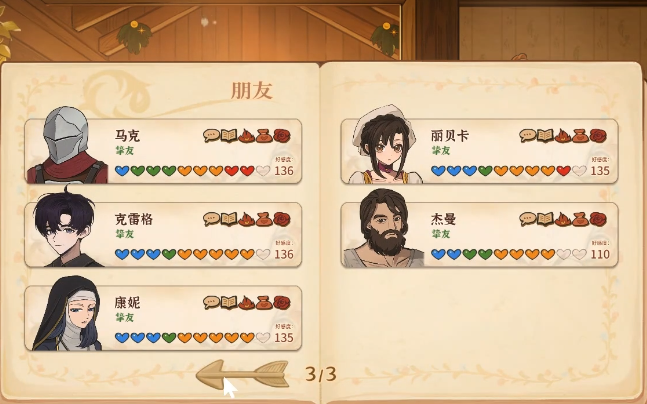Viewport: 647px width, 404px height.
Task: Open 杰曼's friend card
Action: pyautogui.click(x=479, y=236)
